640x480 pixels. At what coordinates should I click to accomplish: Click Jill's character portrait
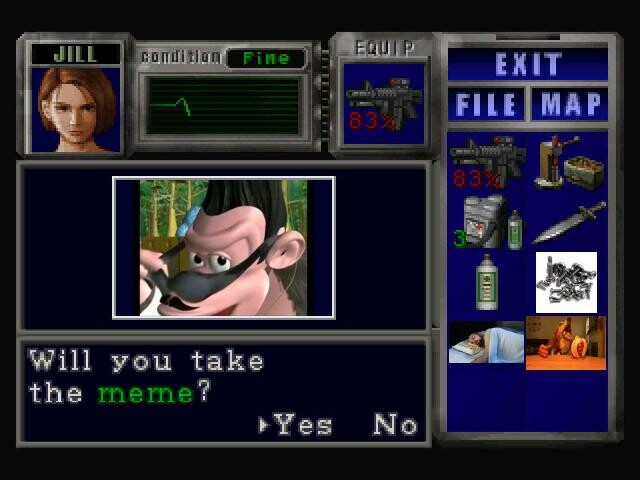[x=77, y=109]
